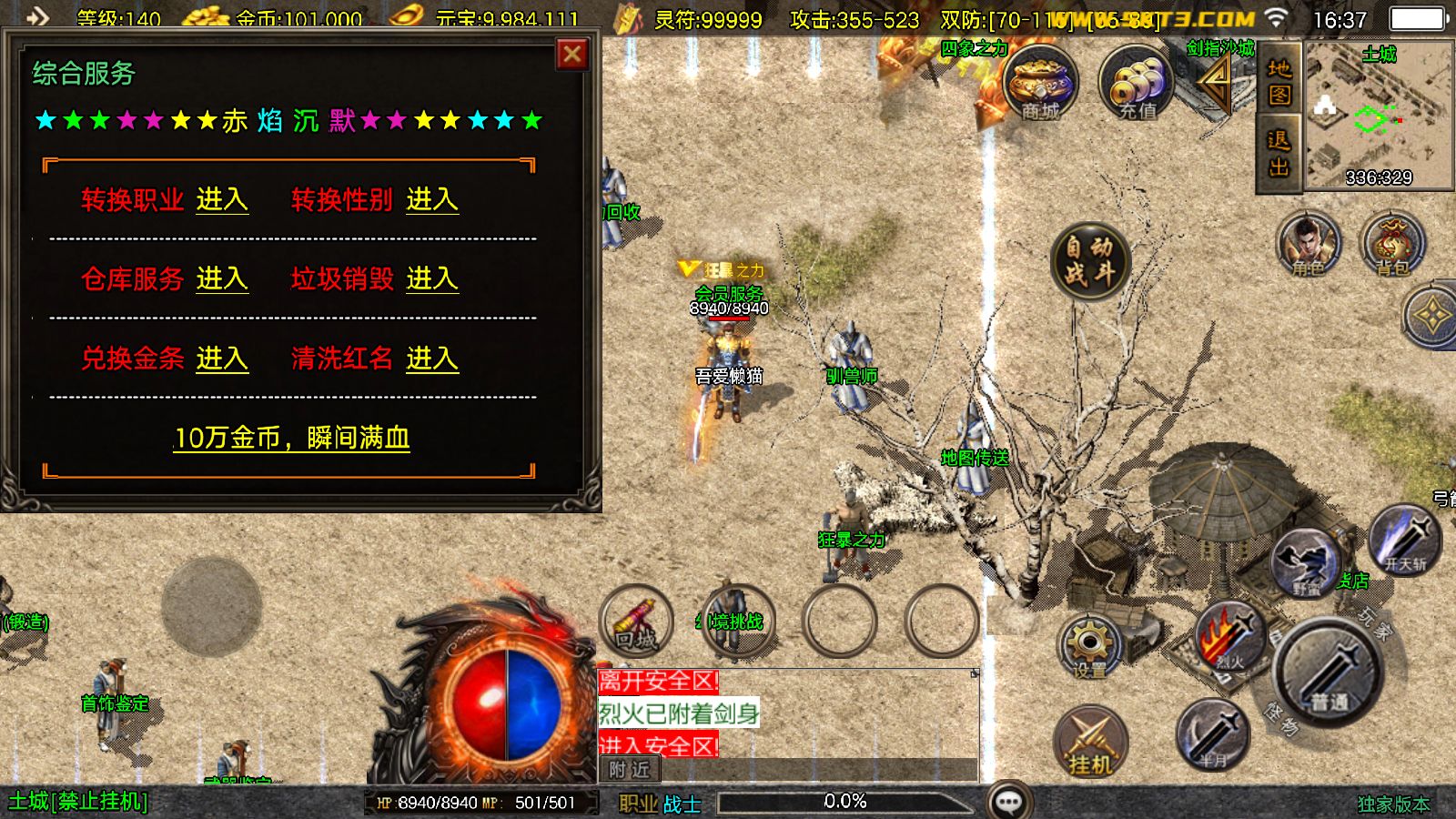Open the 仓库服务 warehouse service
1456x819 pixels.
[x=222, y=278]
